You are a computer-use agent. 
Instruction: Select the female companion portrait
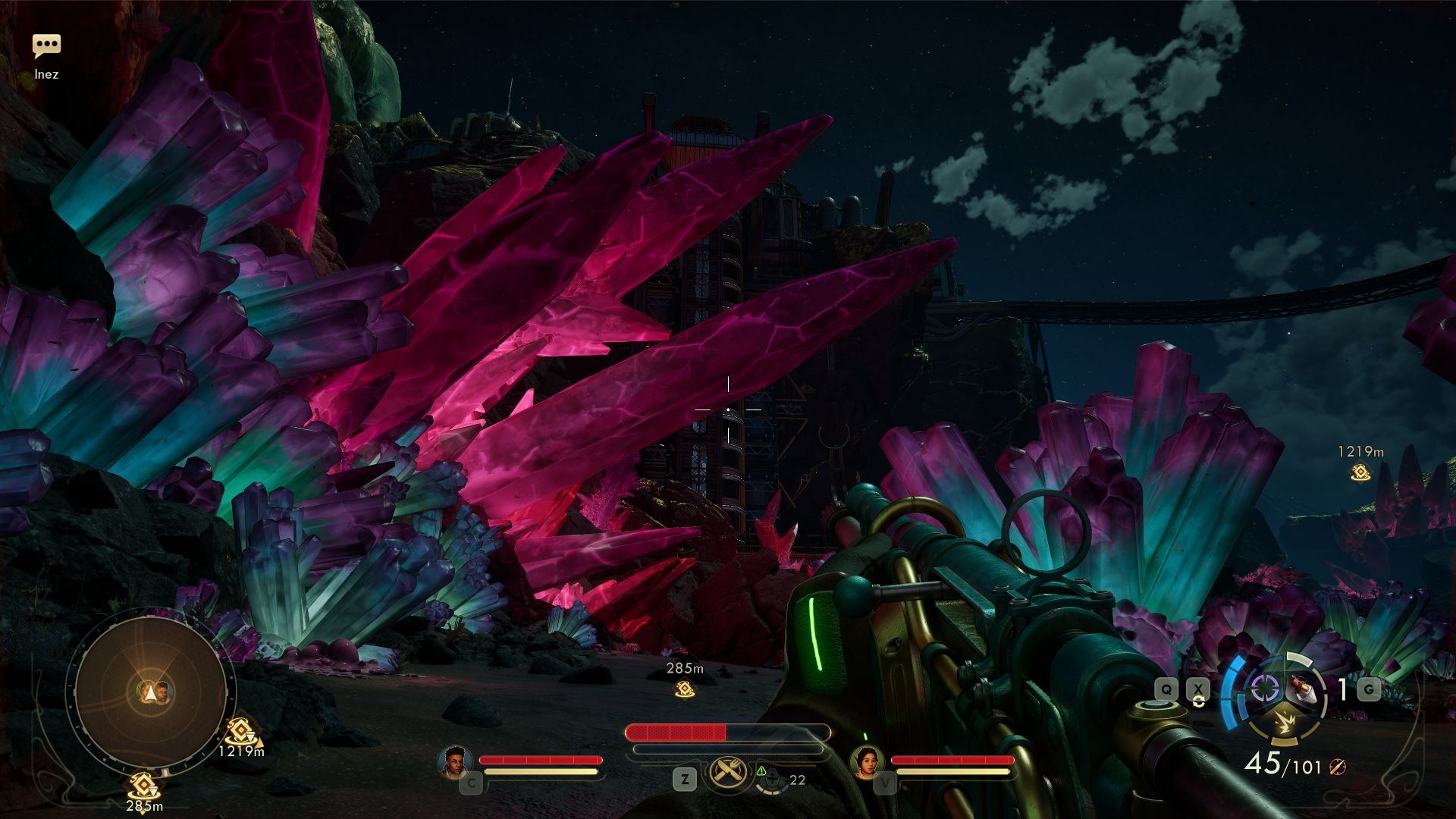[866, 762]
